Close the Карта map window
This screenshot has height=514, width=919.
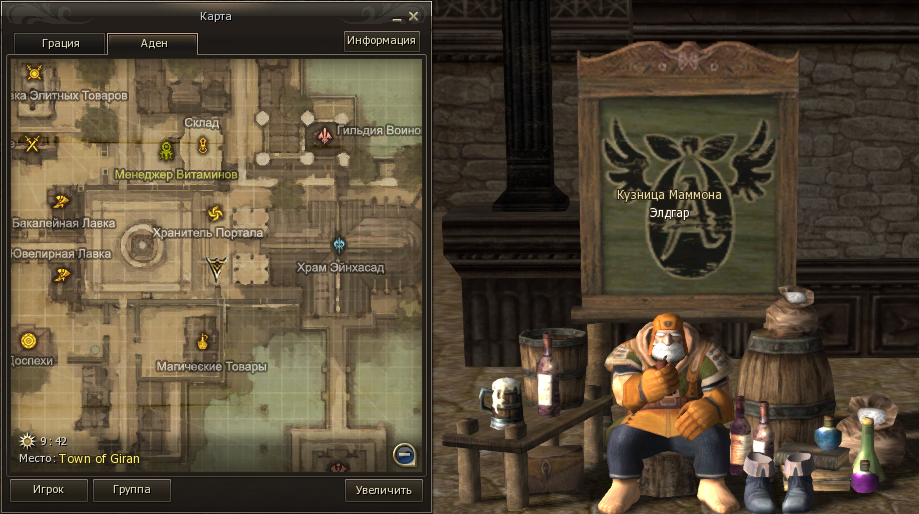point(423,15)
